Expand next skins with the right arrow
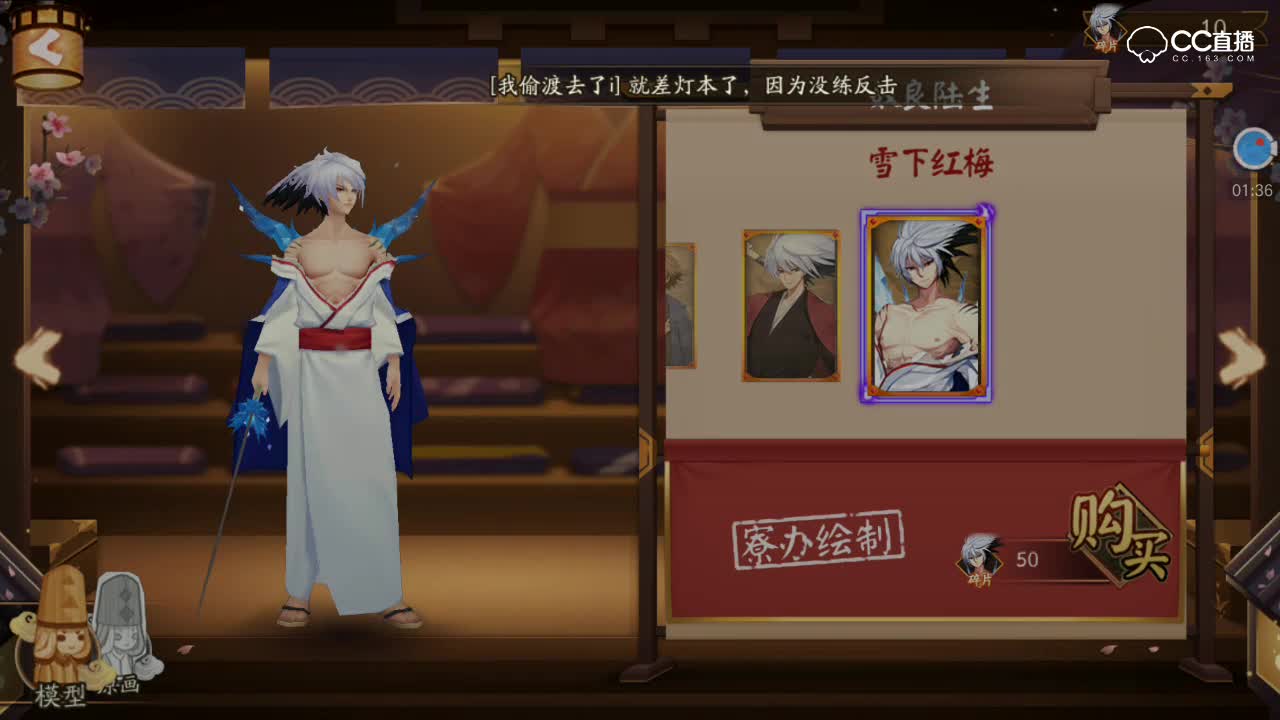Image resolution: width=1280 pixels, height=720 pixels. click(x=1238, y=355)
